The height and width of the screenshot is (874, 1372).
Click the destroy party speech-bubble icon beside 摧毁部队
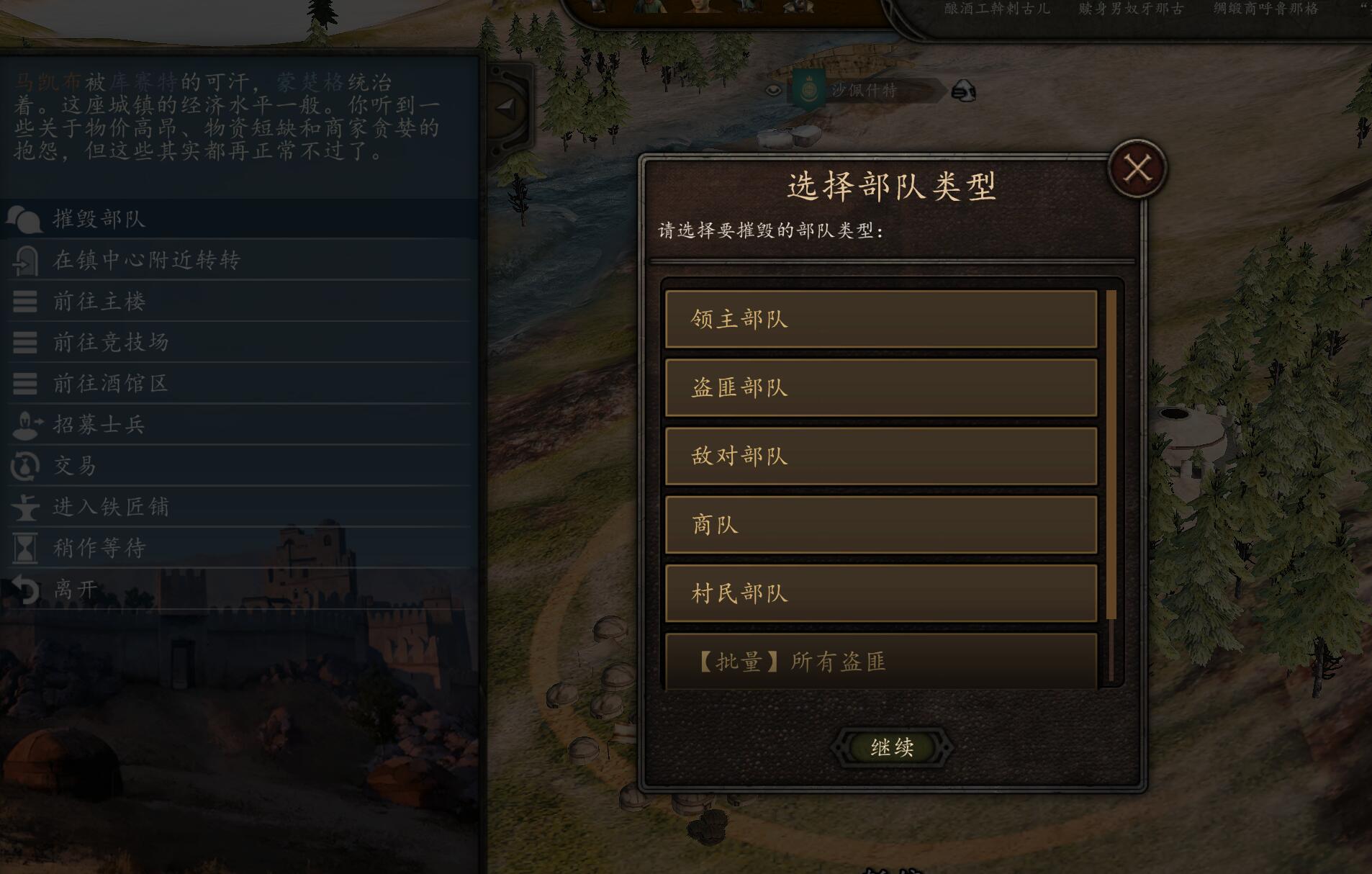click(25, 219)
